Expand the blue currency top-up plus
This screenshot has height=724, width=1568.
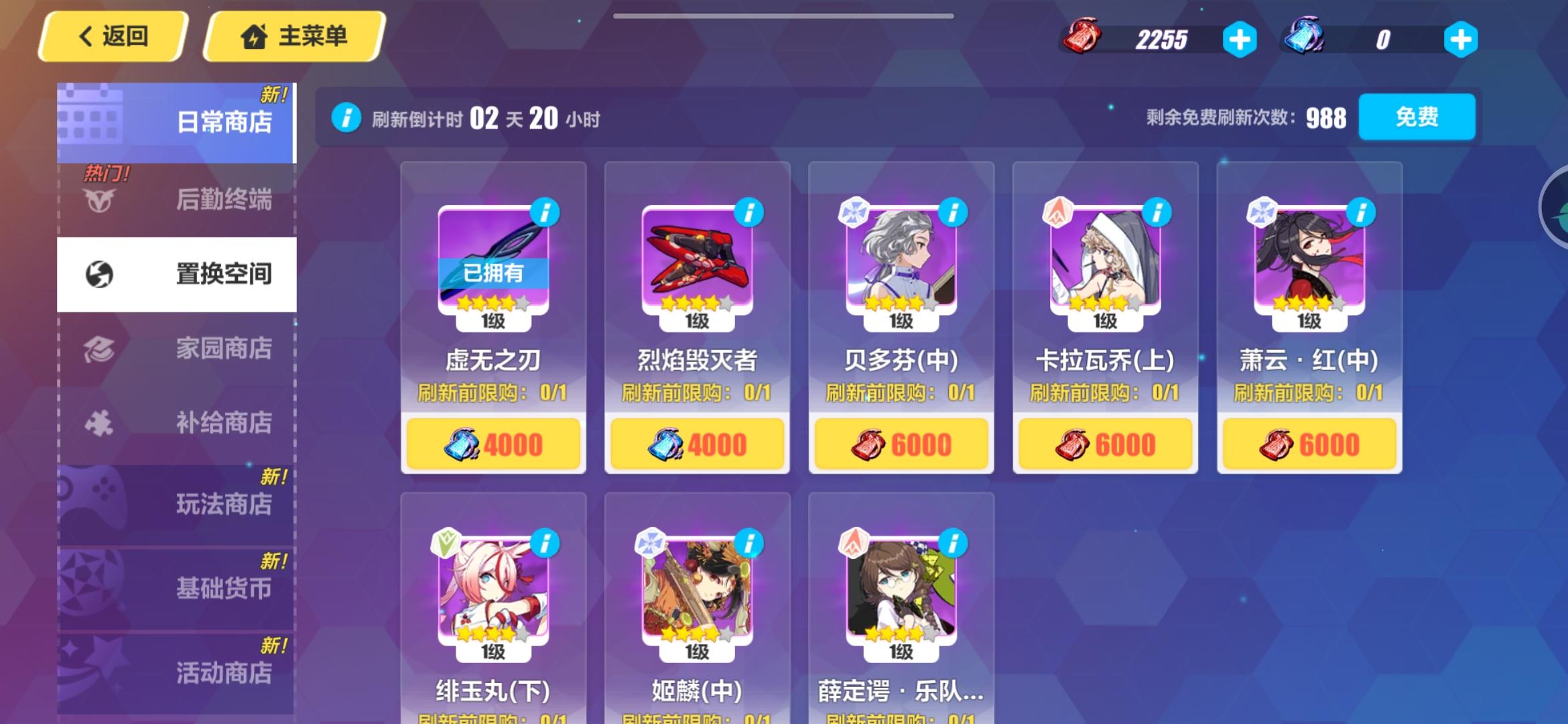(1461, 40)
